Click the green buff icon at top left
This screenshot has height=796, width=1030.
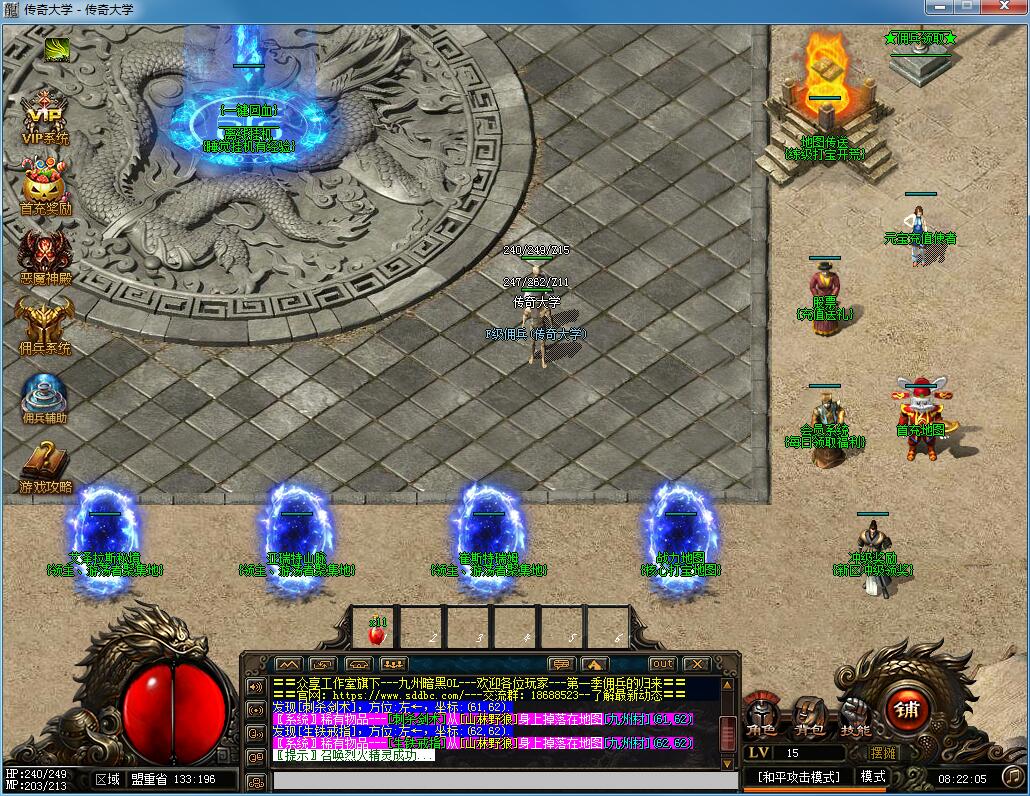[57, 48]
